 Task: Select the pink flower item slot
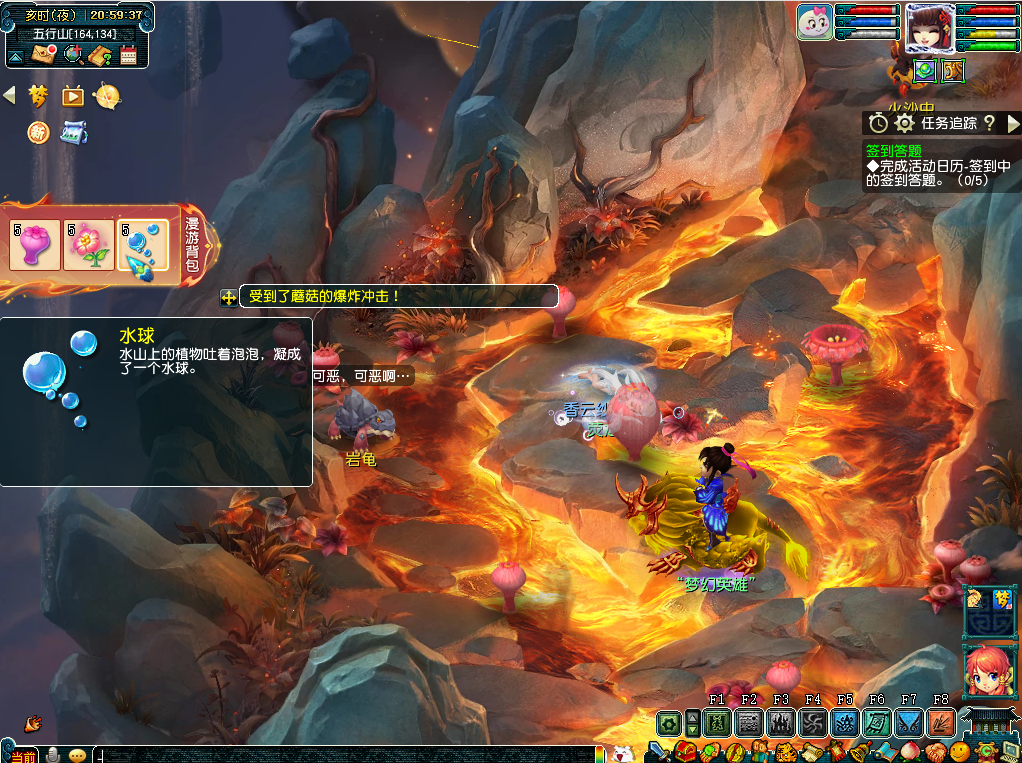(x=88, y=246)
